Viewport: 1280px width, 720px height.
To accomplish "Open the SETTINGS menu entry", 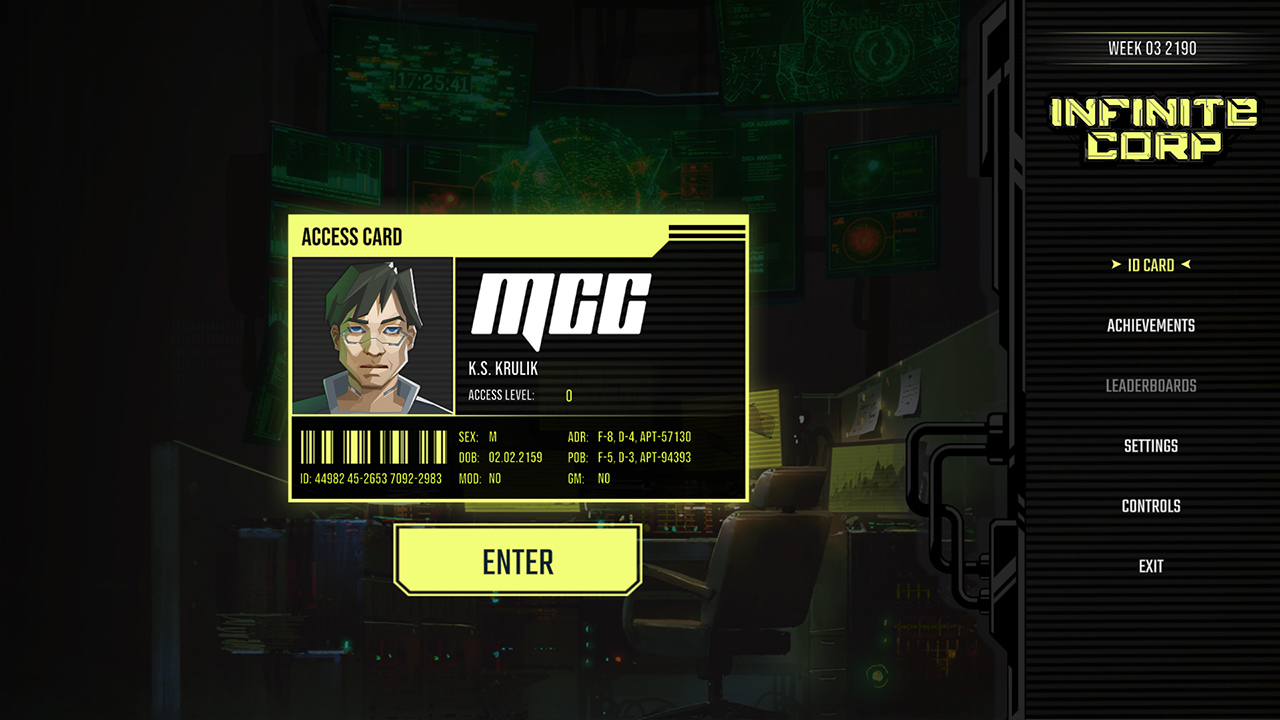I will pos(1151,445).
